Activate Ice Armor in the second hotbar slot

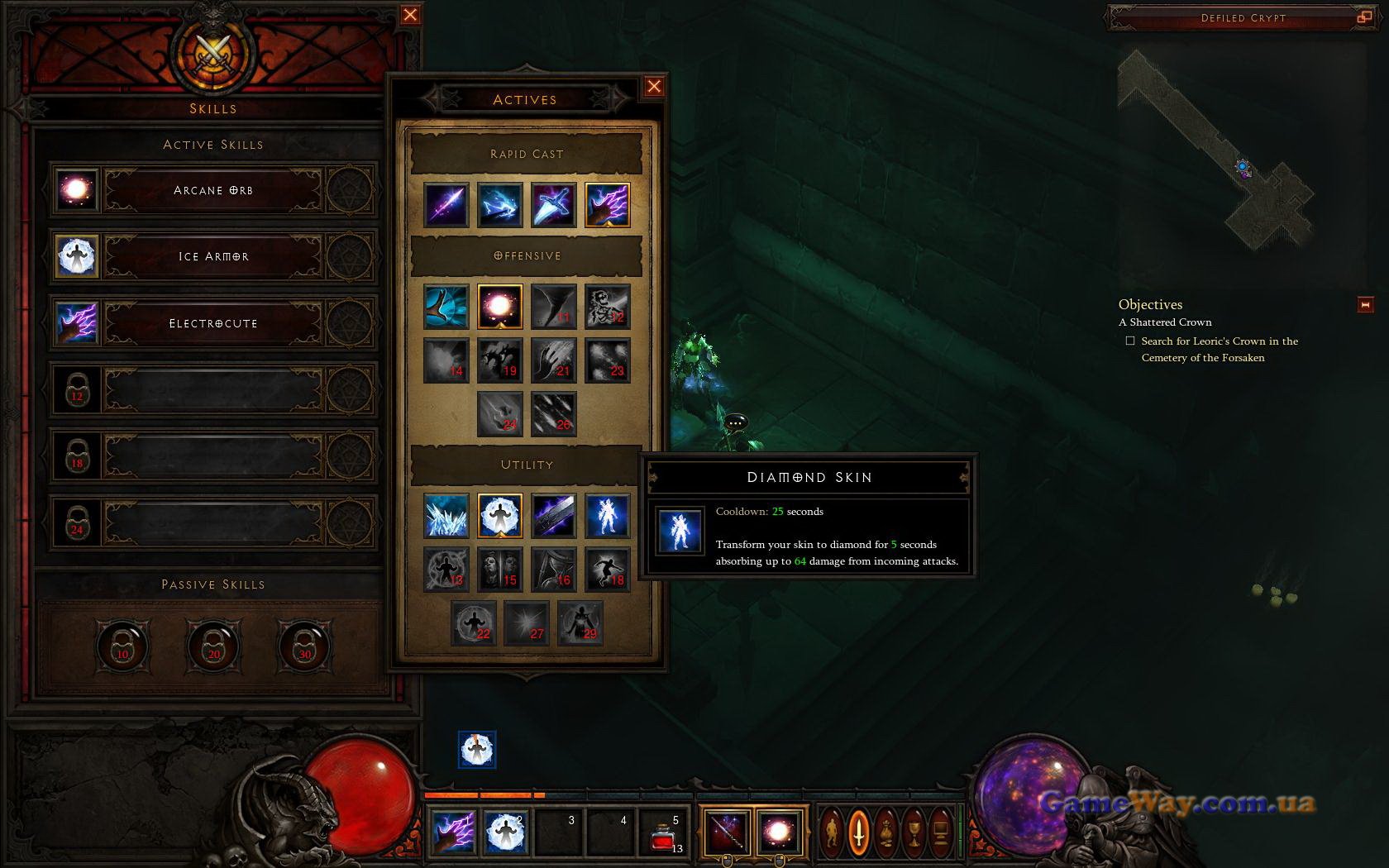tap(505, 832)
